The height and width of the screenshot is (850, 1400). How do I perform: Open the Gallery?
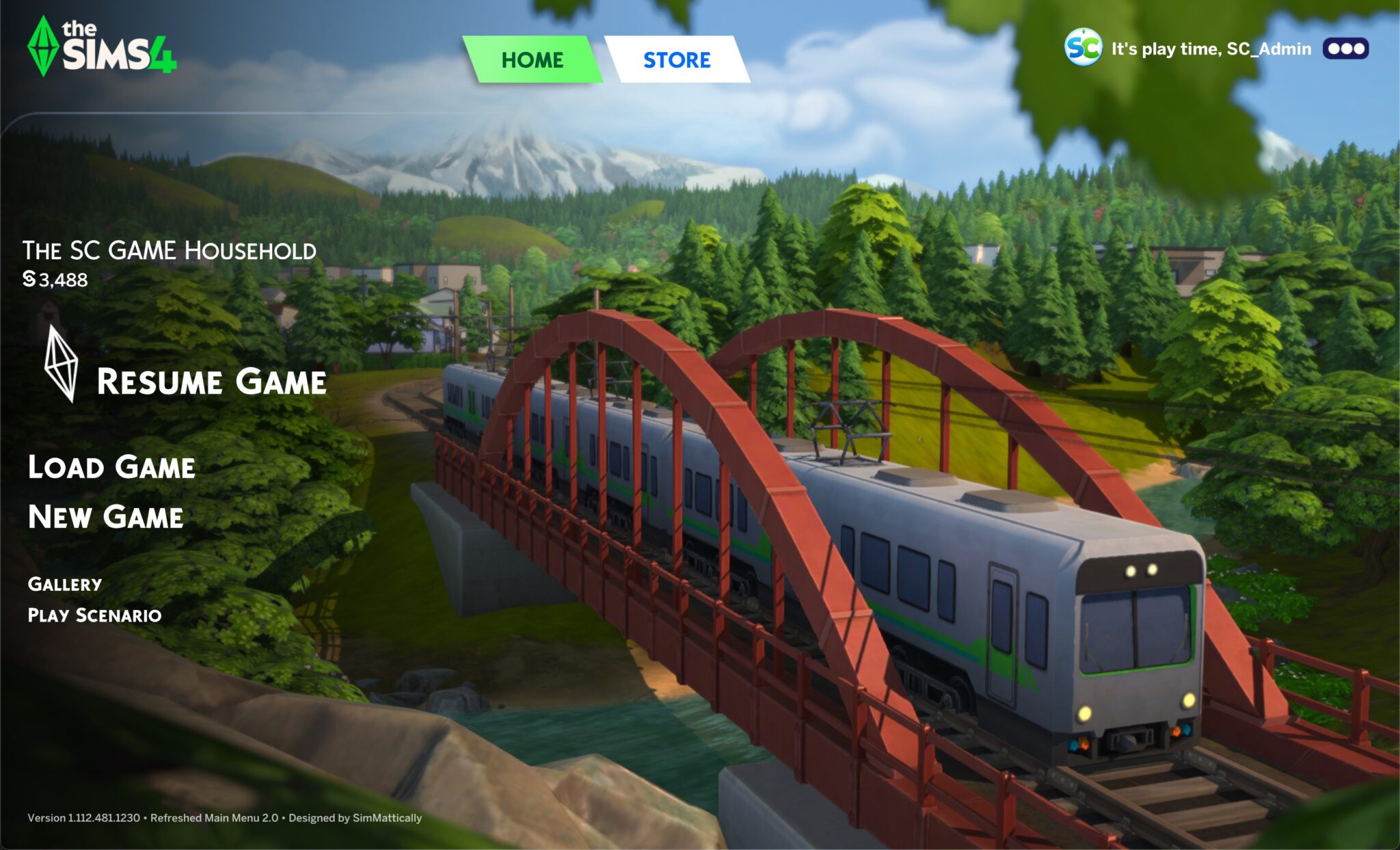(65, 584)
